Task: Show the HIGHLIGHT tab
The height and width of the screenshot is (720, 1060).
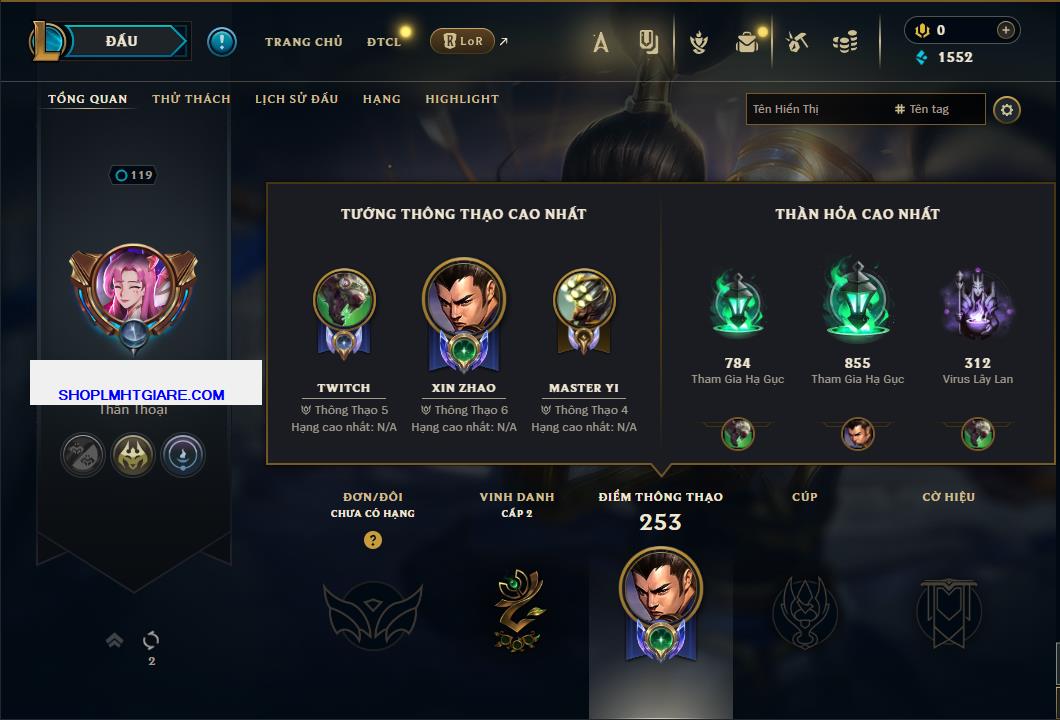Action: 462,99
